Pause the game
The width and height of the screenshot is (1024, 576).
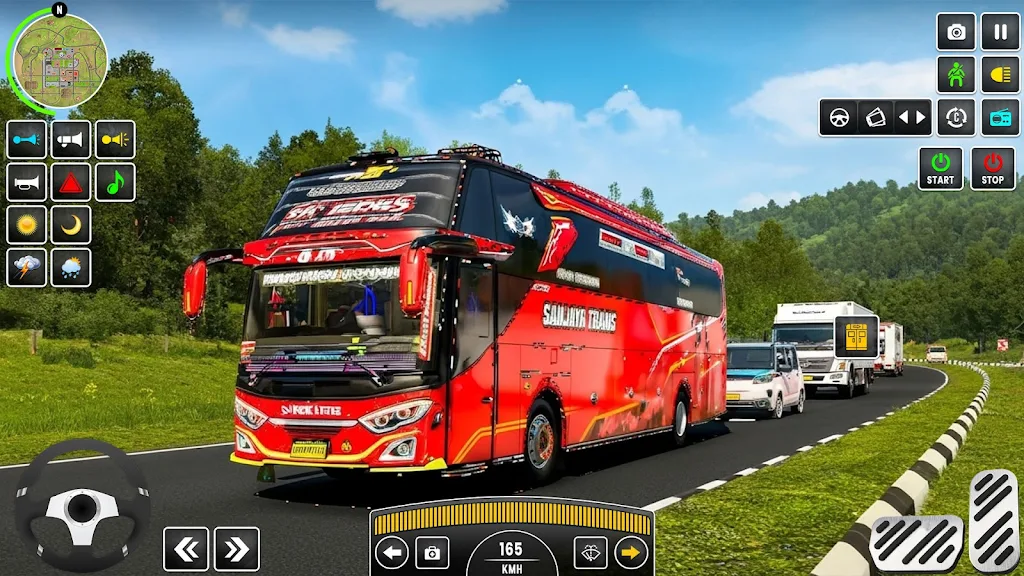1000,32
